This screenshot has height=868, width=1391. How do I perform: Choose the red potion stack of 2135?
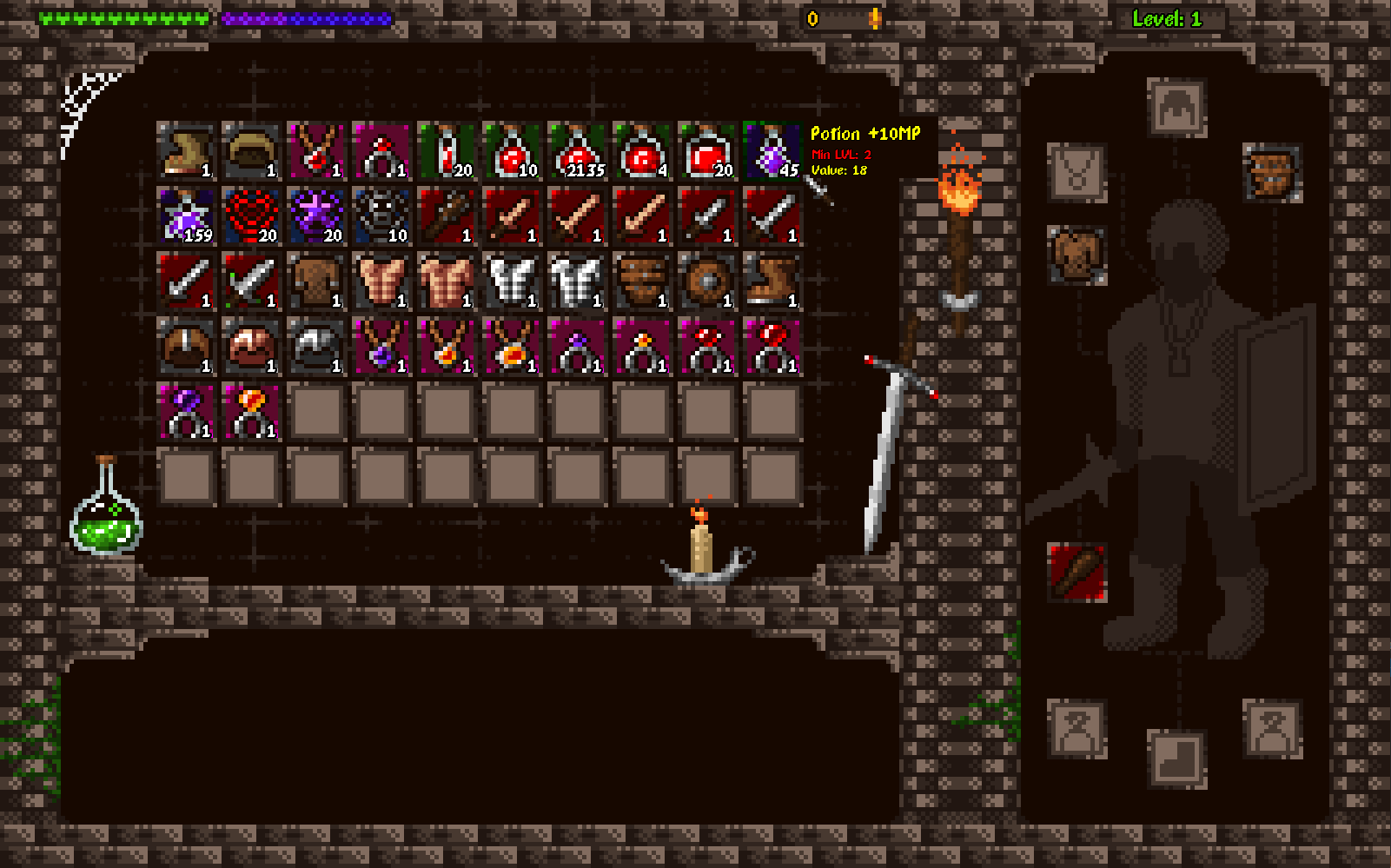click(577, 151)
